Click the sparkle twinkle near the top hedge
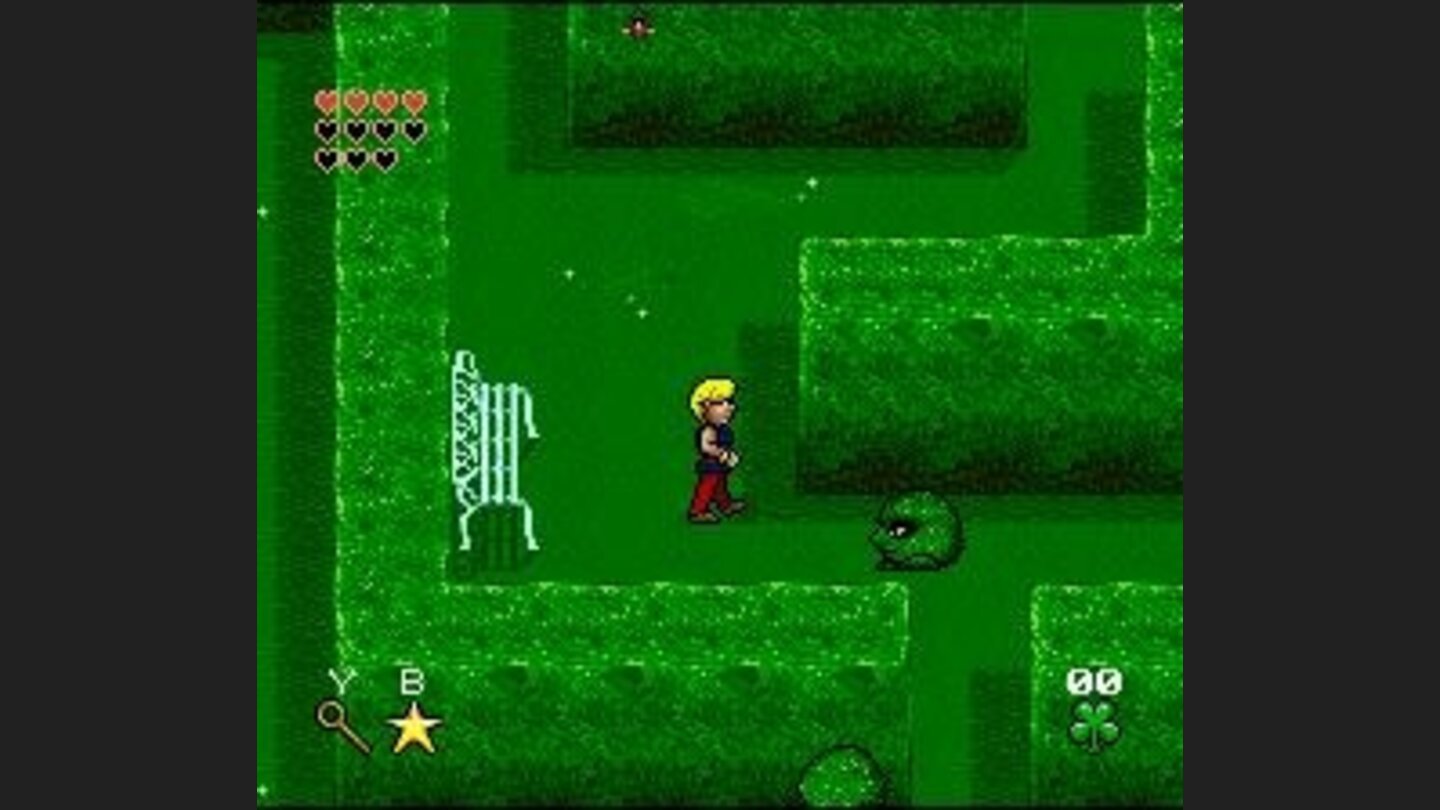The height and width of the screenshot is (810, 1440). click(x=811, y=182)
